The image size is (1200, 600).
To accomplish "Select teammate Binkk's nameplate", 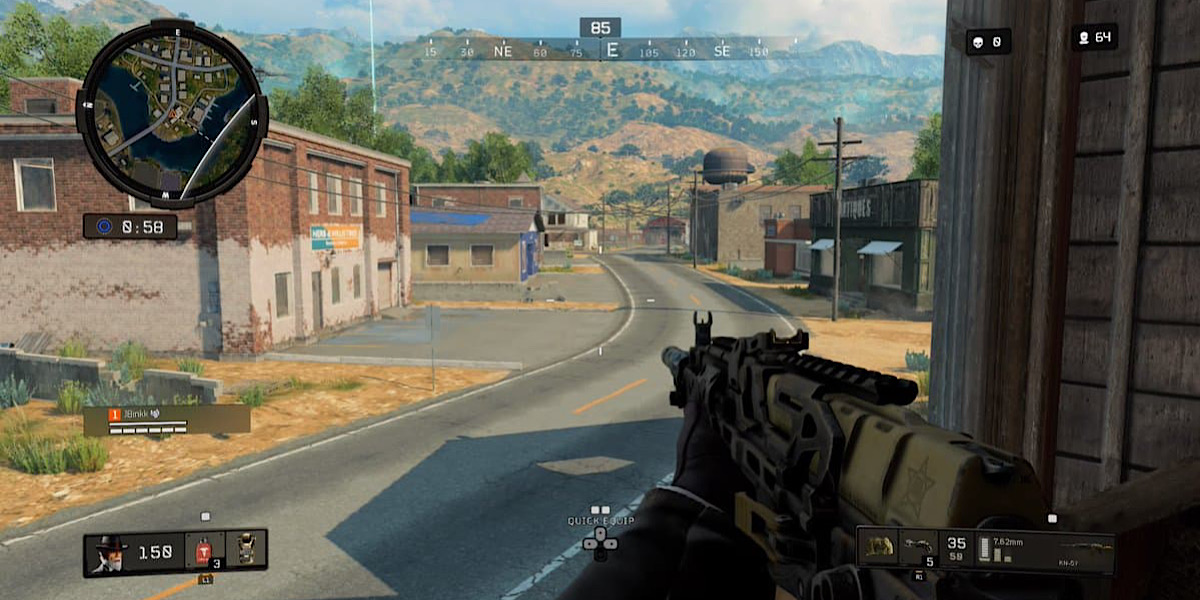I will (x=166, y=420).
